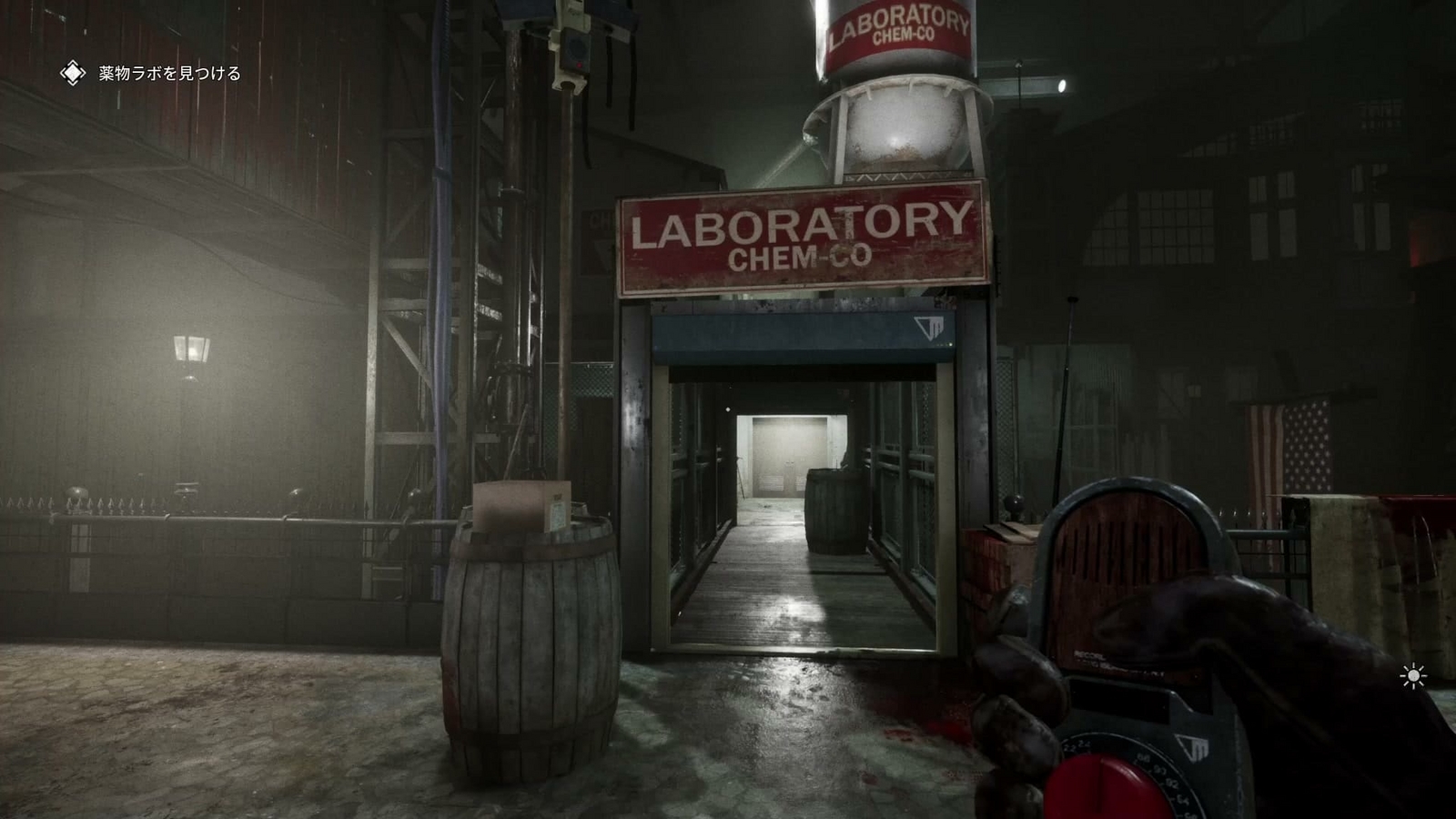Click the sun brightness indicator icon
1456x819 pixels.
[1411, 675]
